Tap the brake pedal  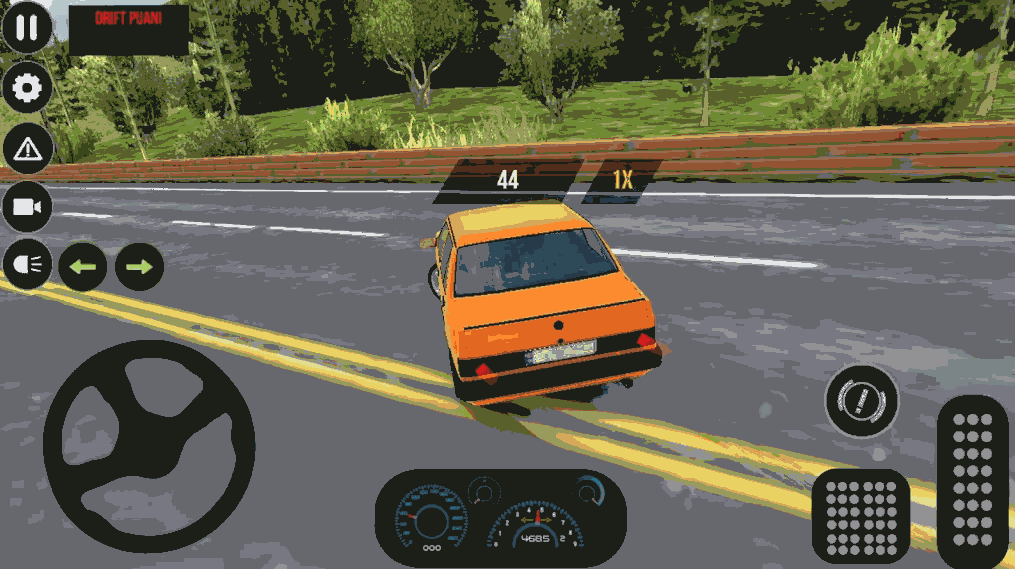pos(861,514)
